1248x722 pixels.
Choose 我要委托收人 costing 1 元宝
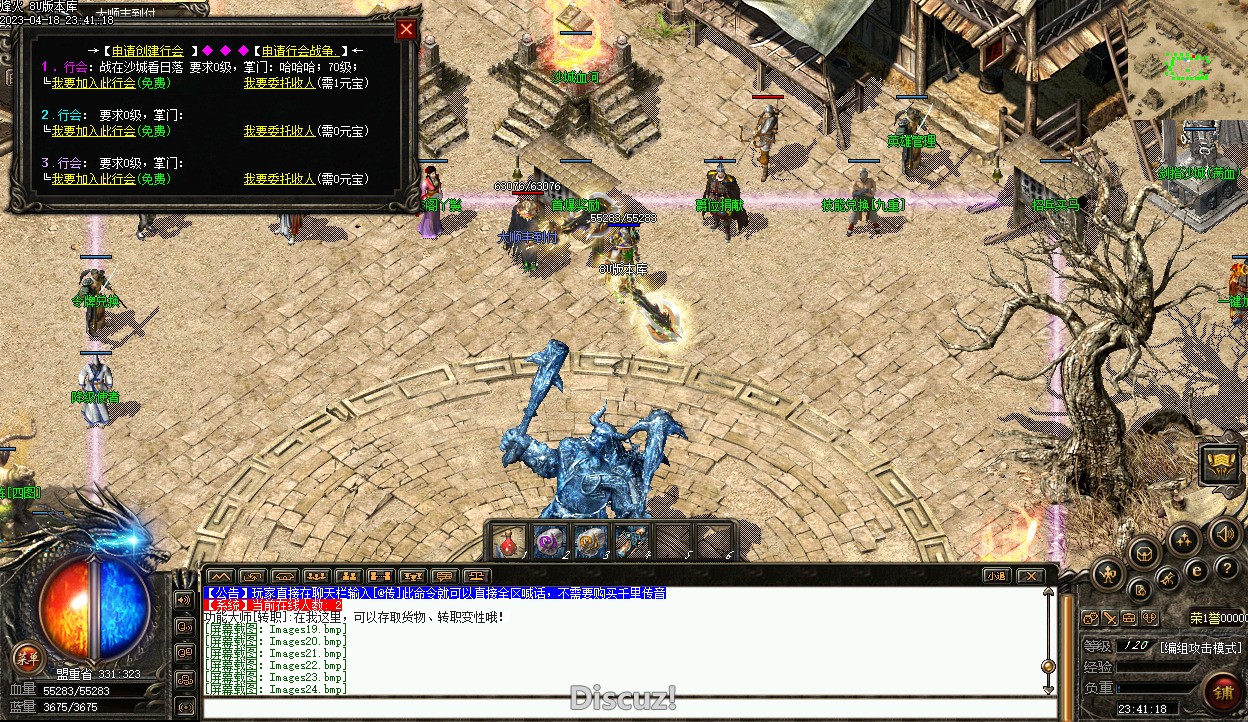pos(279,83)
